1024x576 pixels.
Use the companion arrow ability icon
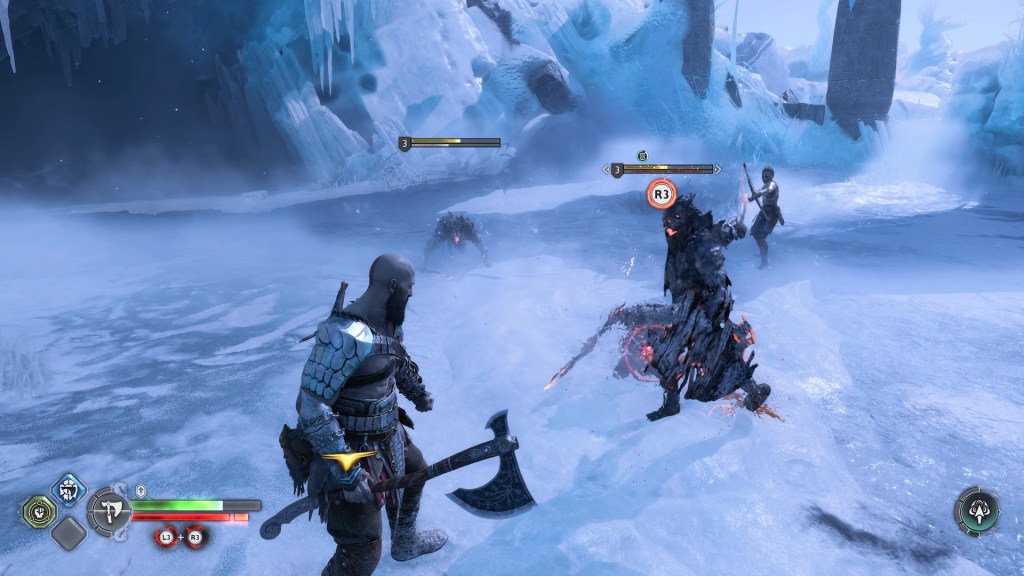click(x=975, y=510)
